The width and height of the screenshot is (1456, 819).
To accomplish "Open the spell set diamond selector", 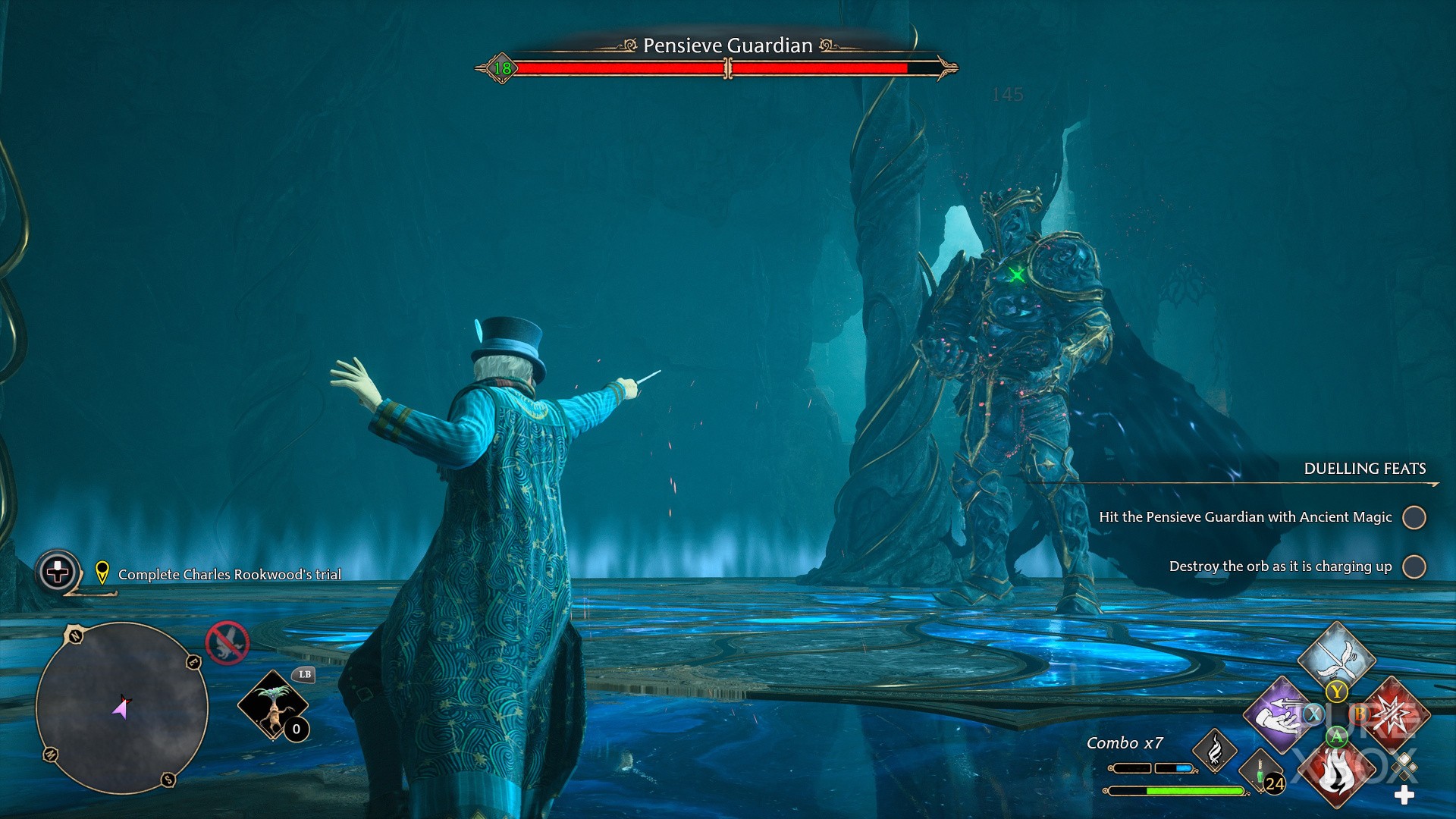I will pyautogui.click(x=1404, y=766).
